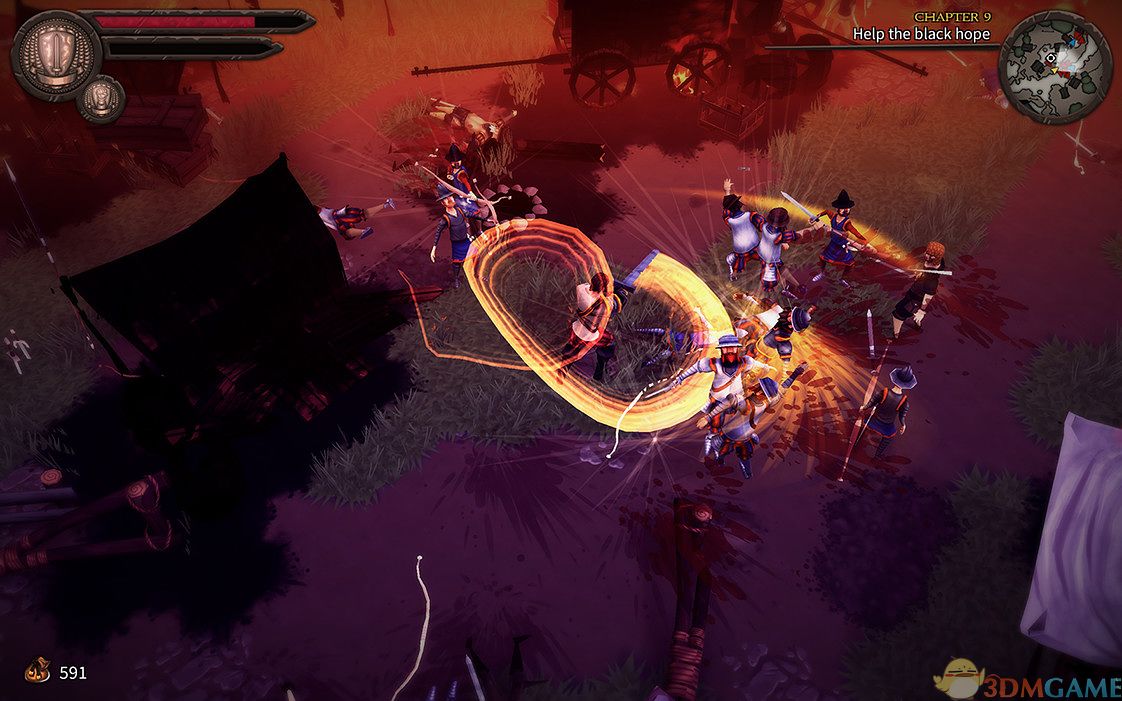This screenshot has width=1122, height=701.
Task: Click the pumpkin currency icon
Action: click(x=39, y=671)
